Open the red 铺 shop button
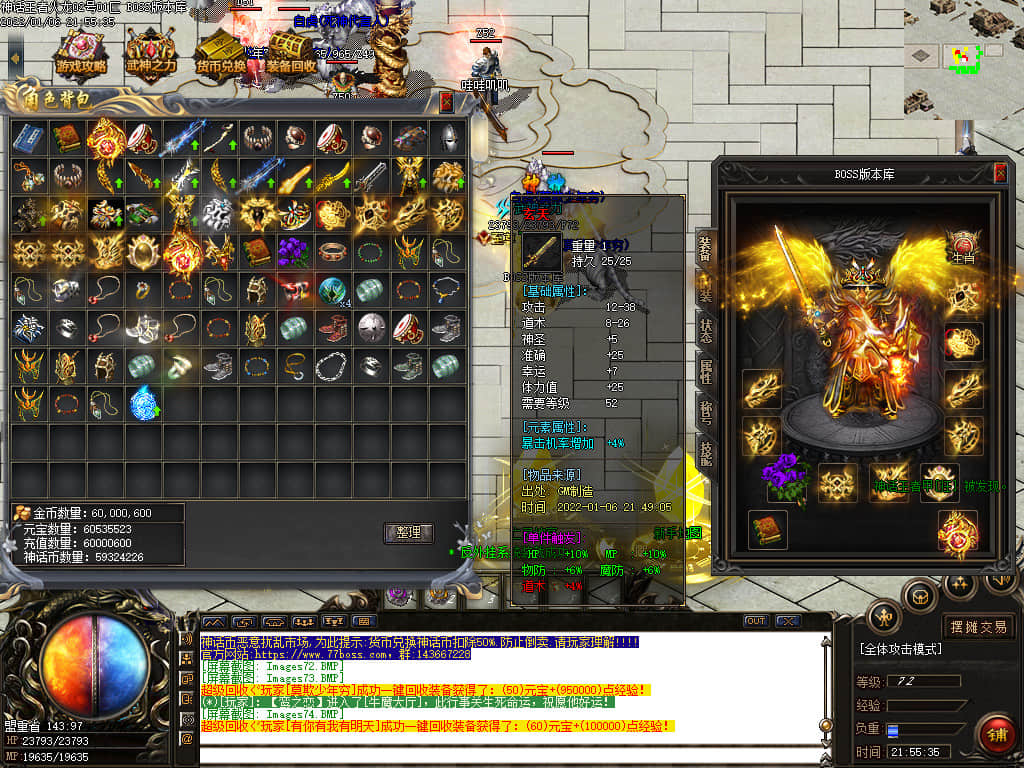 (x=995, y=735)
